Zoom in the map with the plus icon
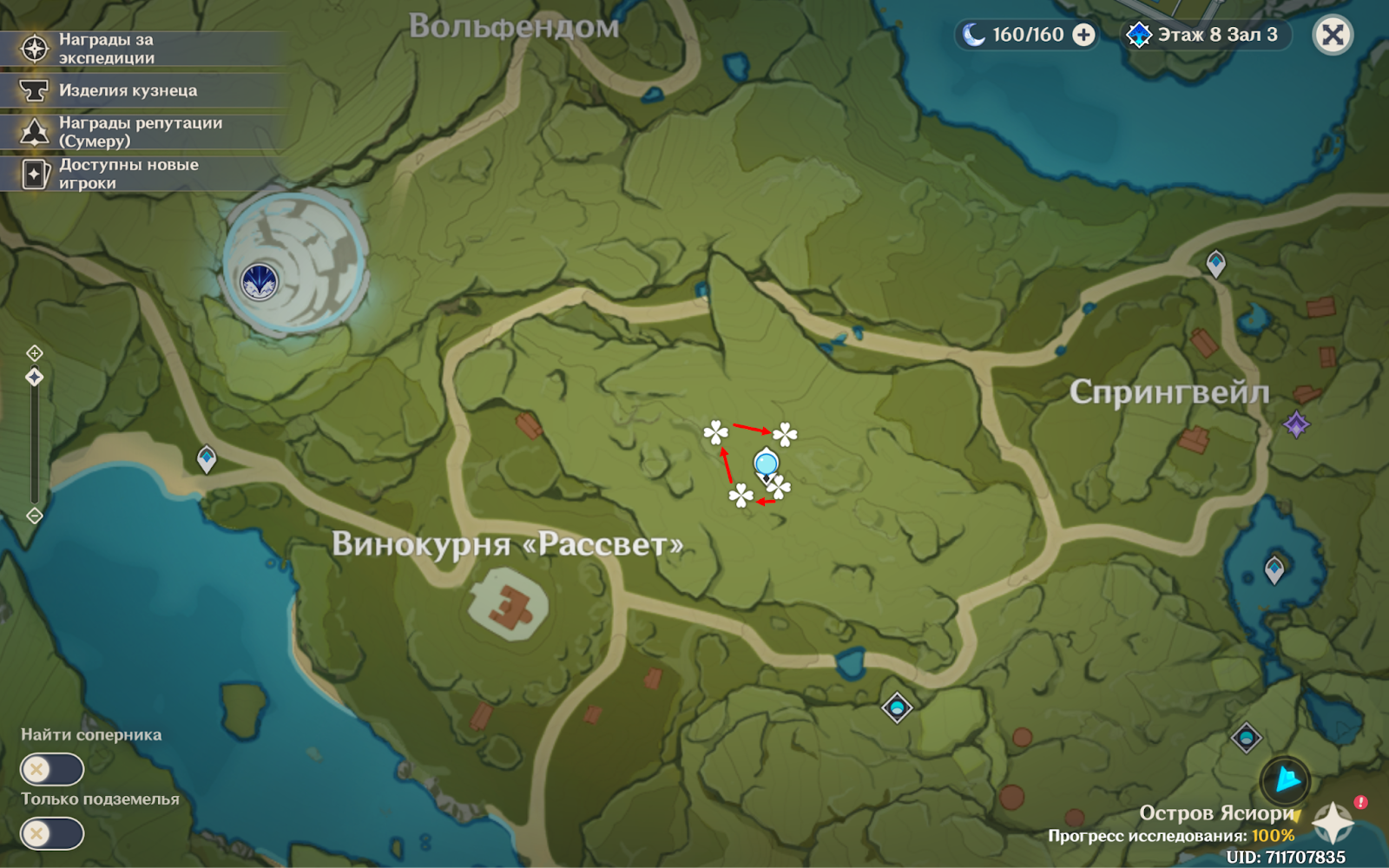Image resolution: width=1389 pixels, height=868 pixels. [x=35, y=352]
